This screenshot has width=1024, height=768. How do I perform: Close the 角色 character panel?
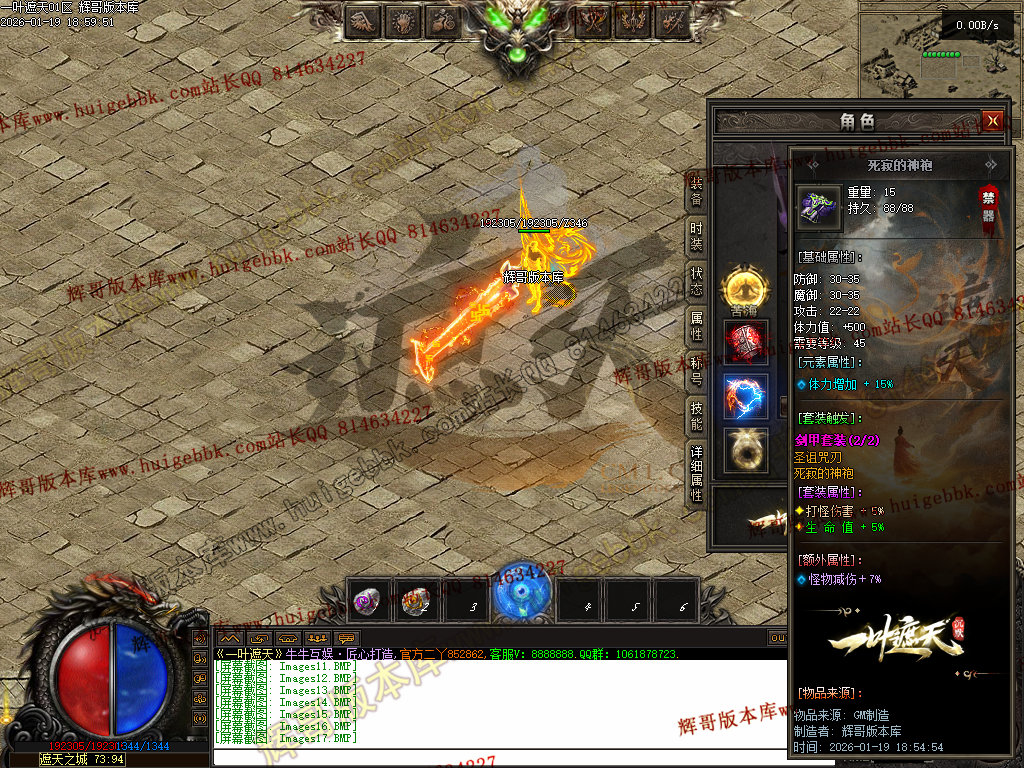(x=992, y=121)
